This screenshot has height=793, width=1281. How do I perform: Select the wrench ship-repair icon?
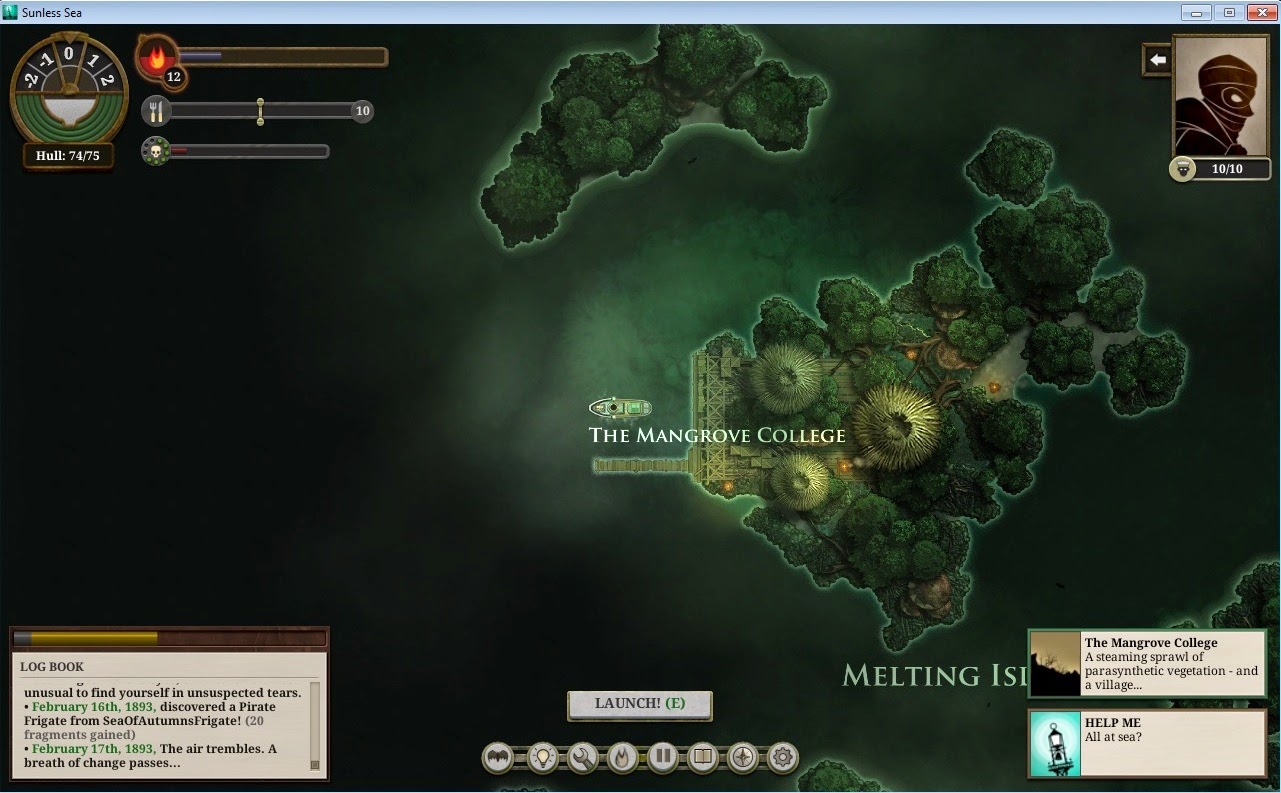tap(583, 758)
